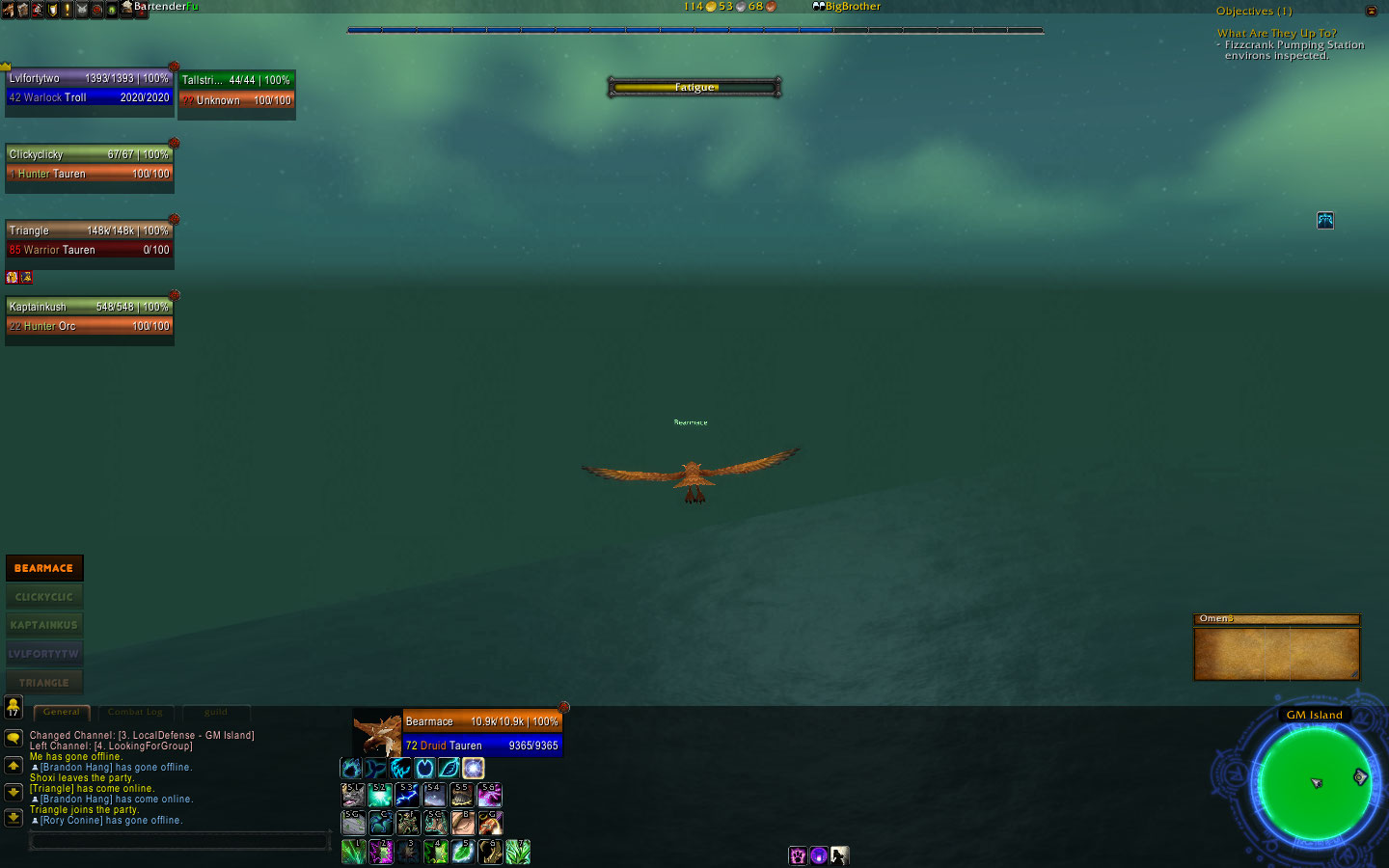This screenshot has height=868, width=1389.
Task: Select the BEARMACE group button
Action: (44, 568)
